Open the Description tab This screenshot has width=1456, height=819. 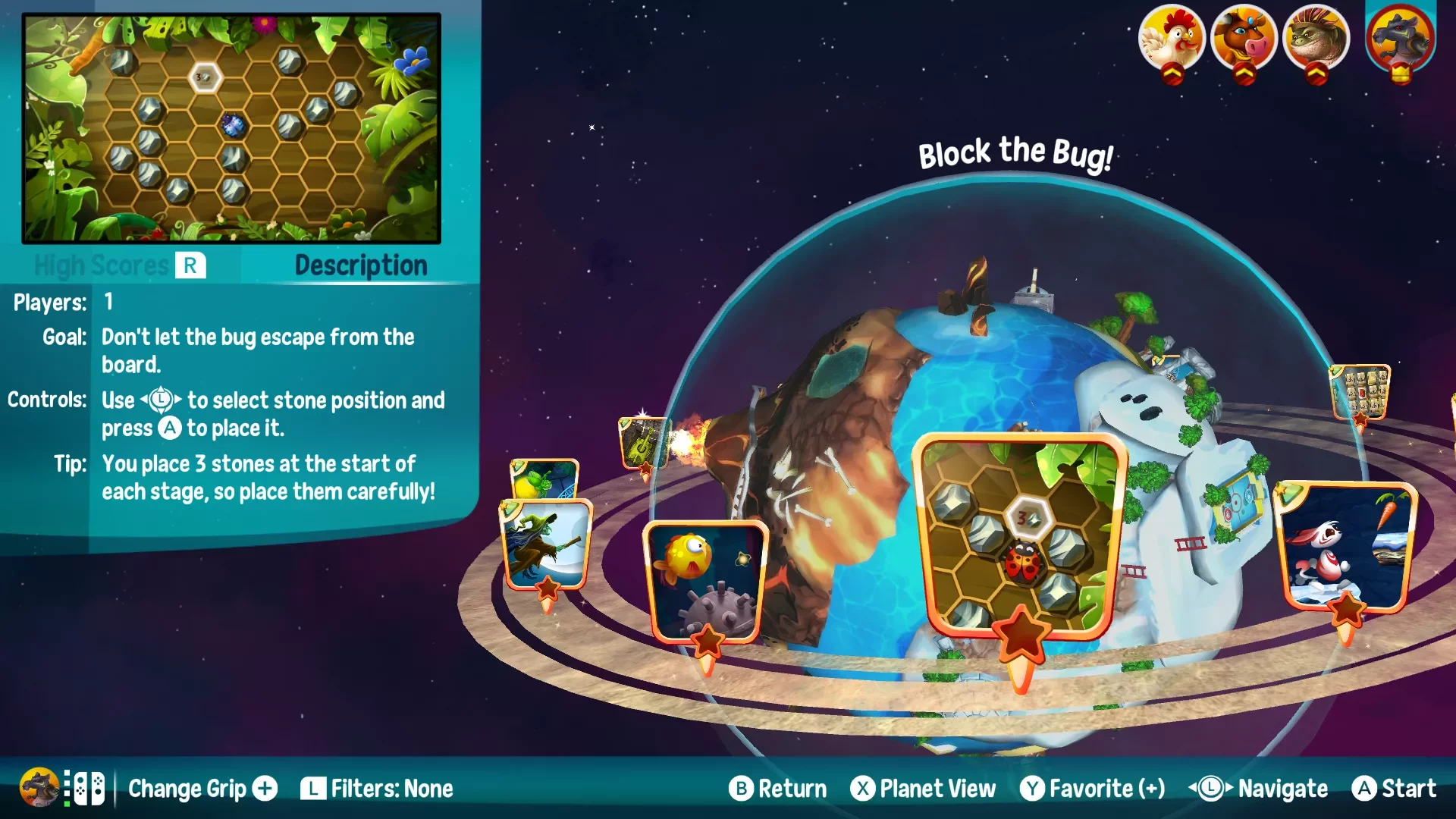click(361, 265)
